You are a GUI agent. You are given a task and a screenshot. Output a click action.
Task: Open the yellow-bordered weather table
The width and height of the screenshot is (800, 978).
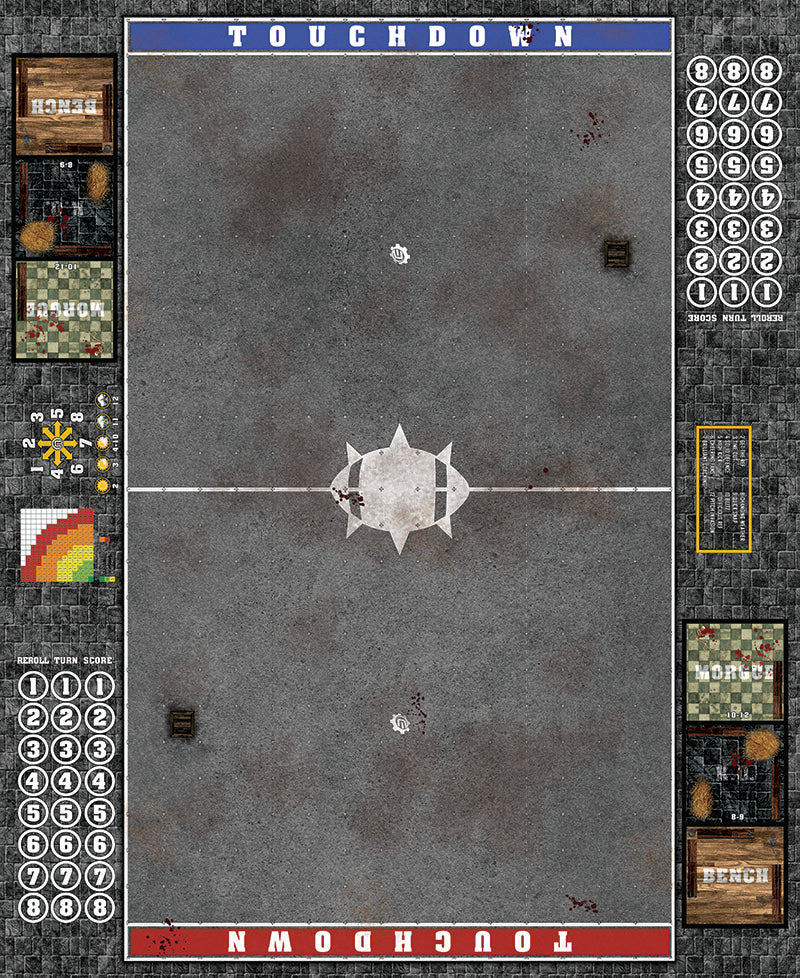pyautogui.click(x=724, y=488)
